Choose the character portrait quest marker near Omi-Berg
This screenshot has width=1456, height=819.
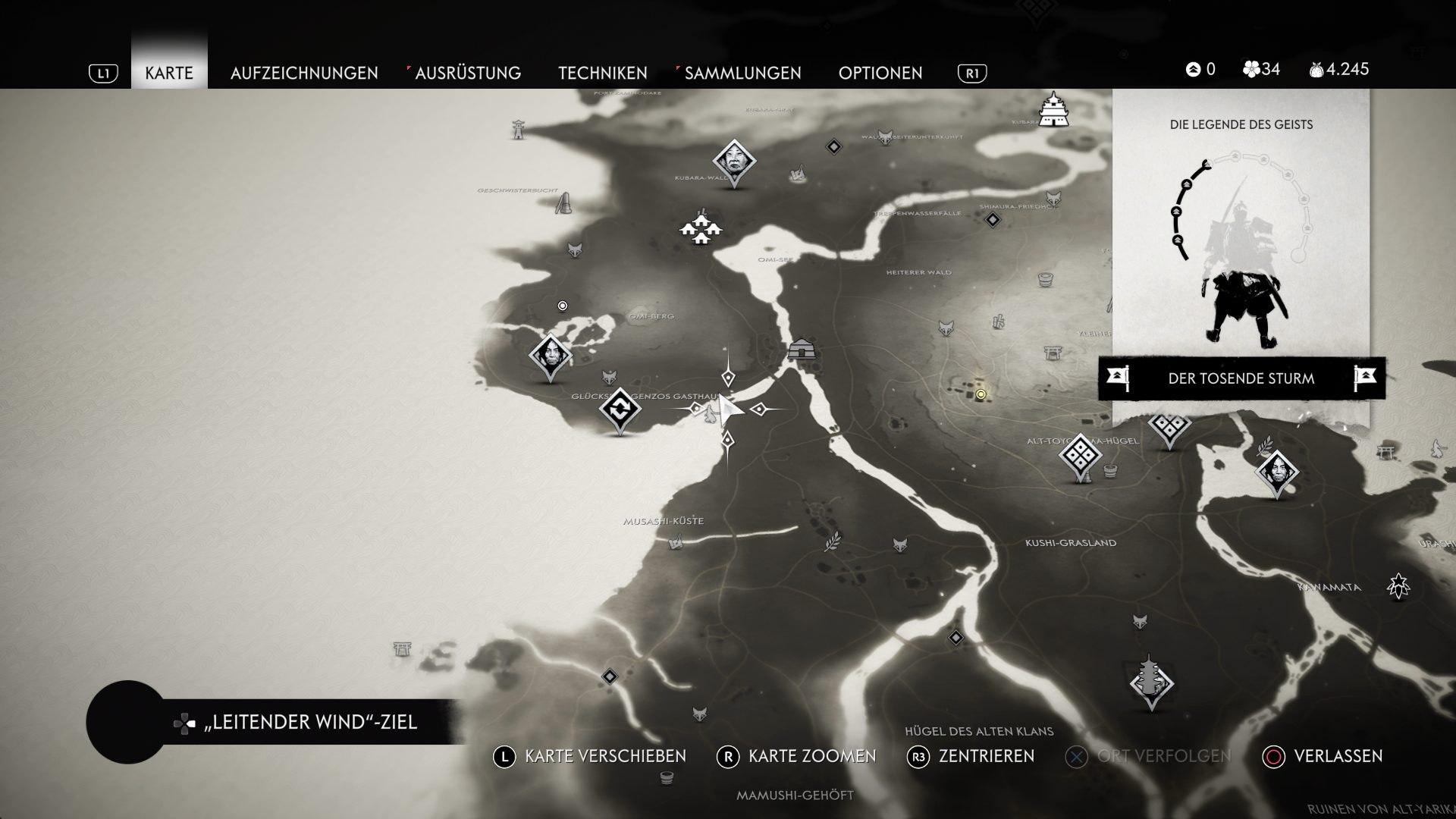(x=551, y=355)
